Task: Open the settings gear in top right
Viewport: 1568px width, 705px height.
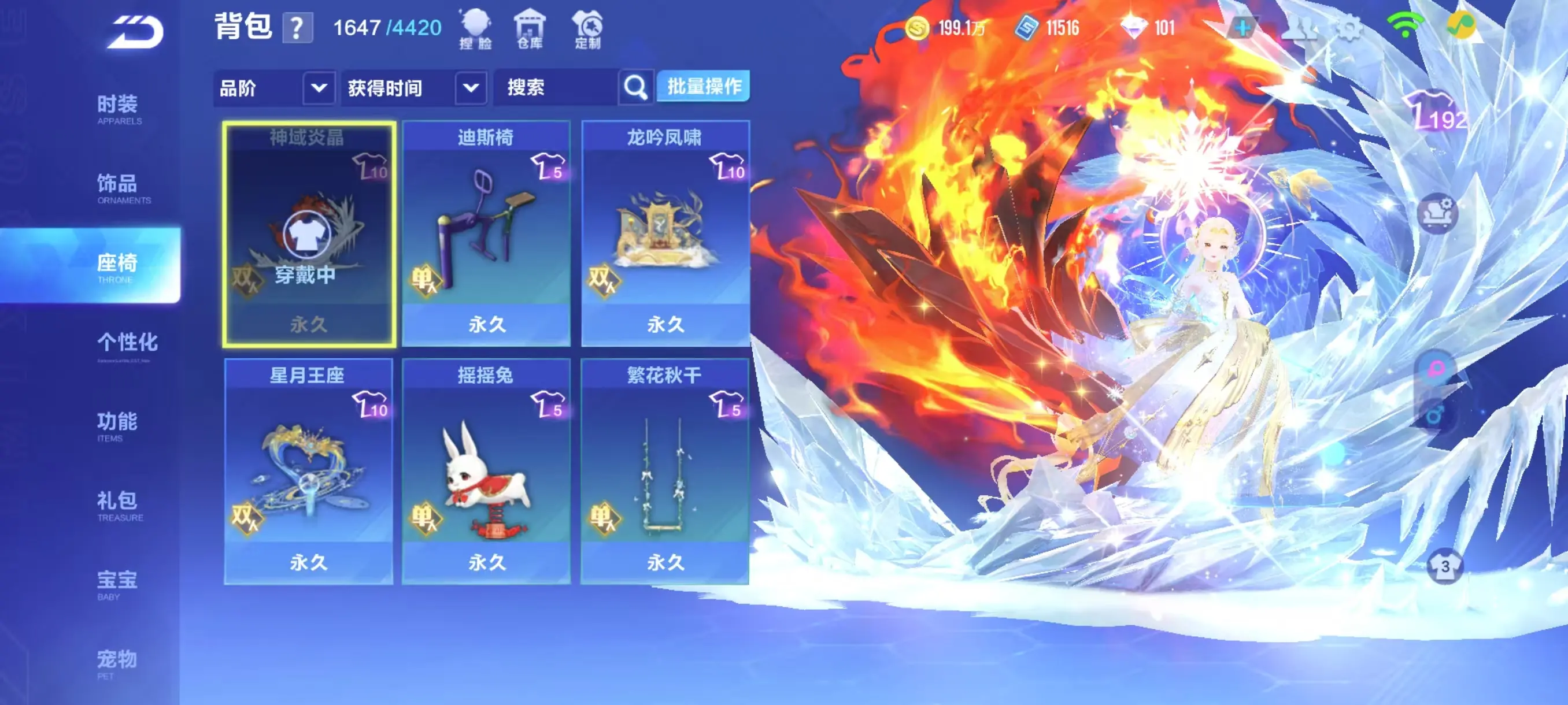Action: pyautogui.click(x=1350, y=28)
